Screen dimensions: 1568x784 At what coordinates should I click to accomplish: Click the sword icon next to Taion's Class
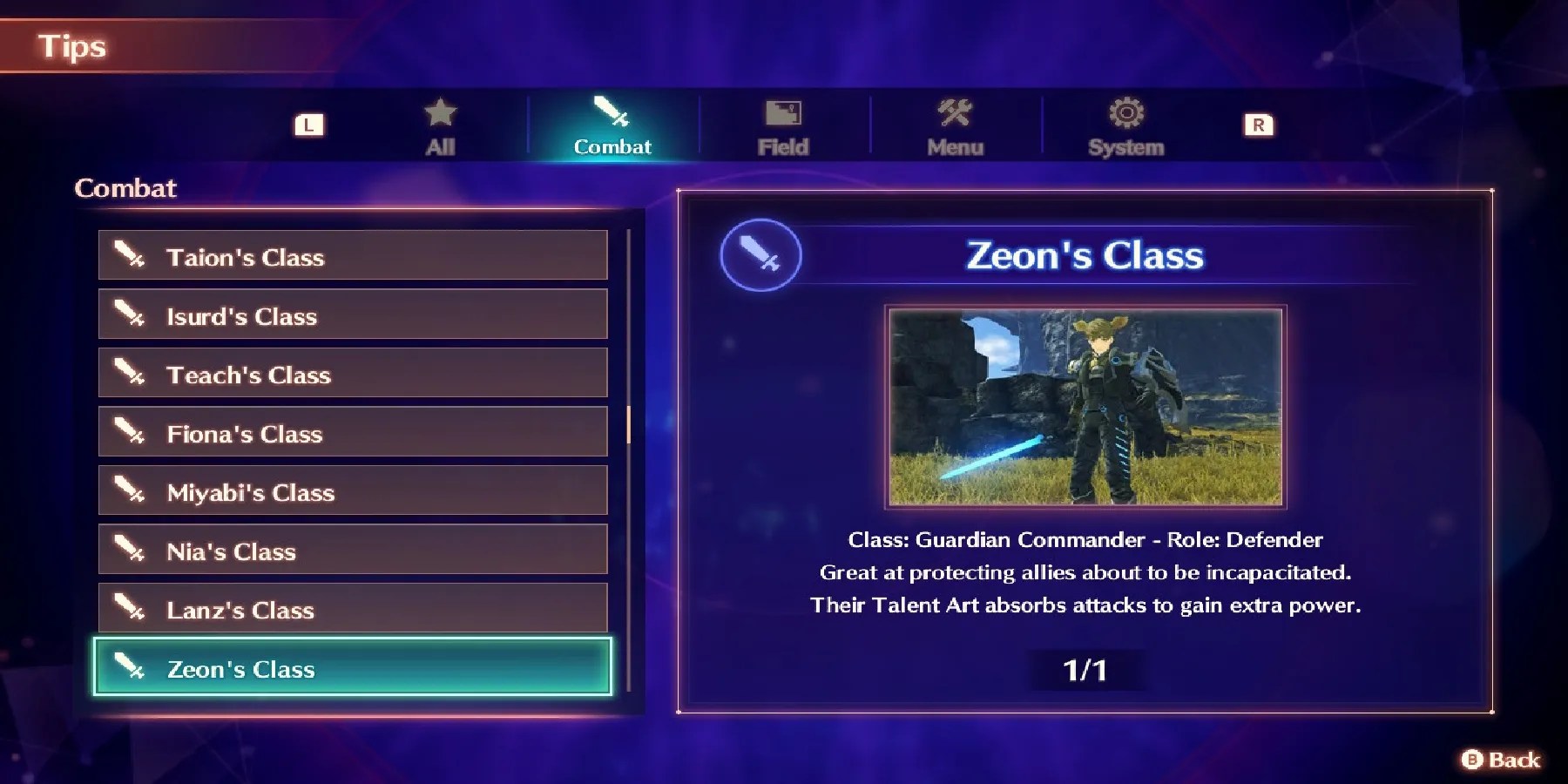129,256
